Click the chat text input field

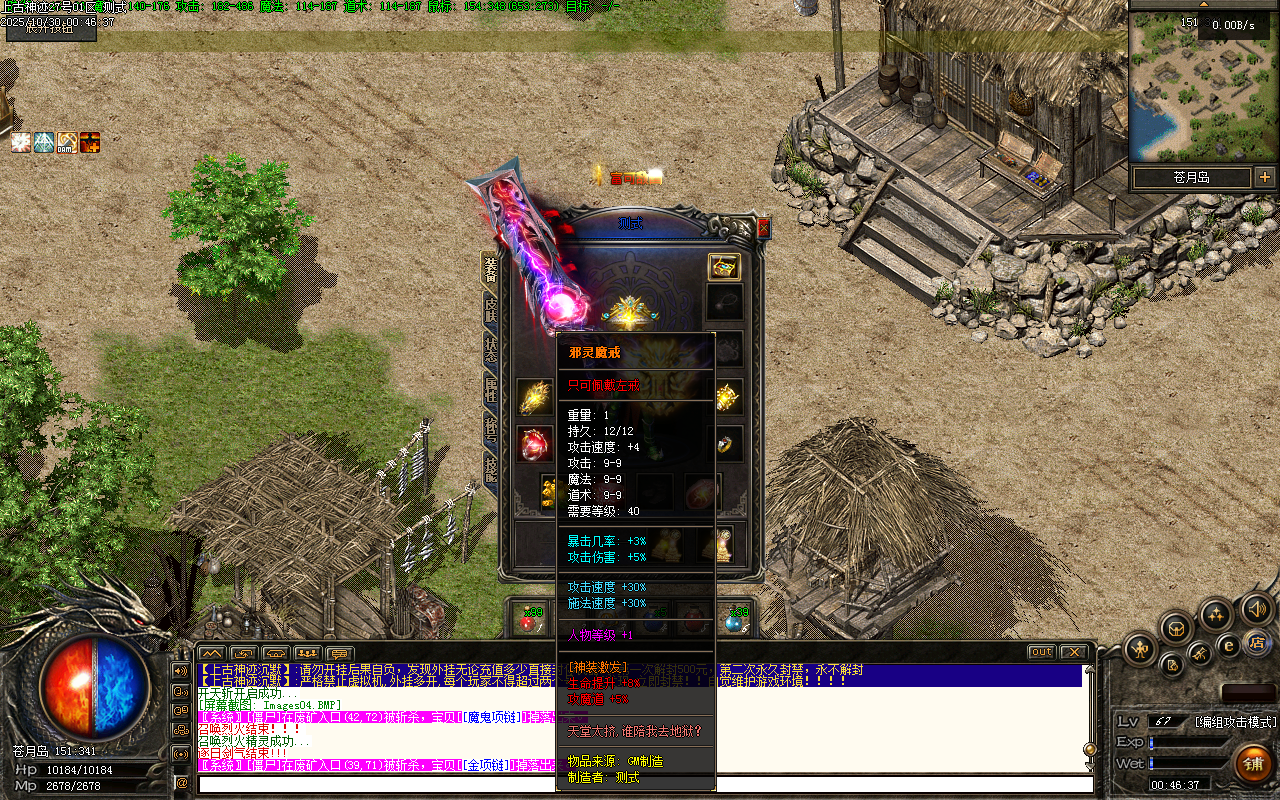click(640, 783)
